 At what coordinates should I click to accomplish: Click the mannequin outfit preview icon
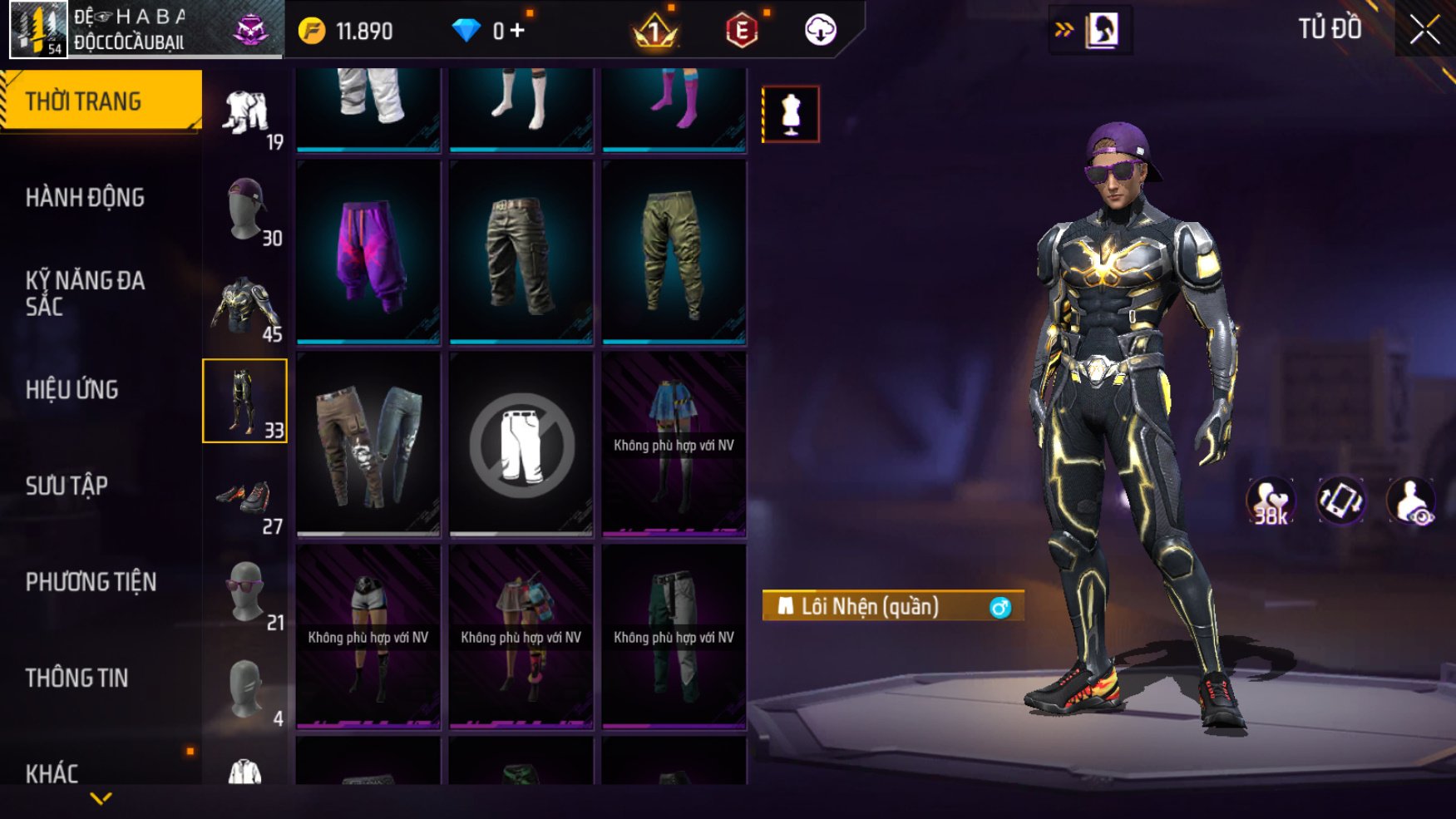(x=790, y=114)
